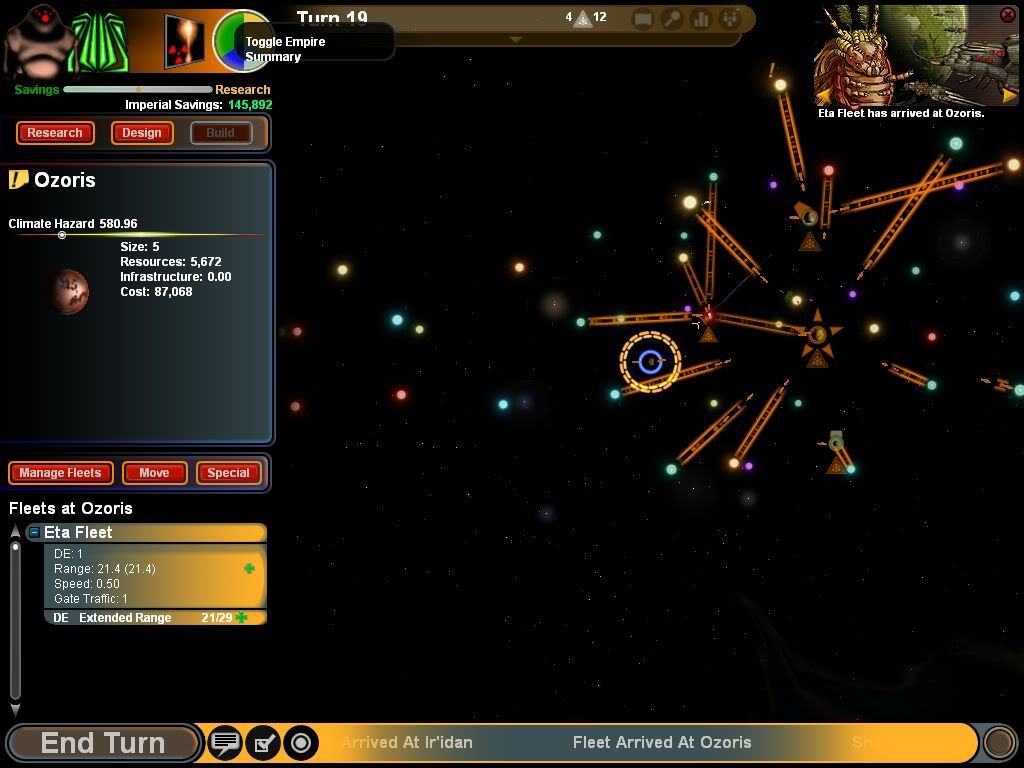The image size is (1024, 768).
Task: Close the fleet arrival news popup
Action: (1007, 15)
